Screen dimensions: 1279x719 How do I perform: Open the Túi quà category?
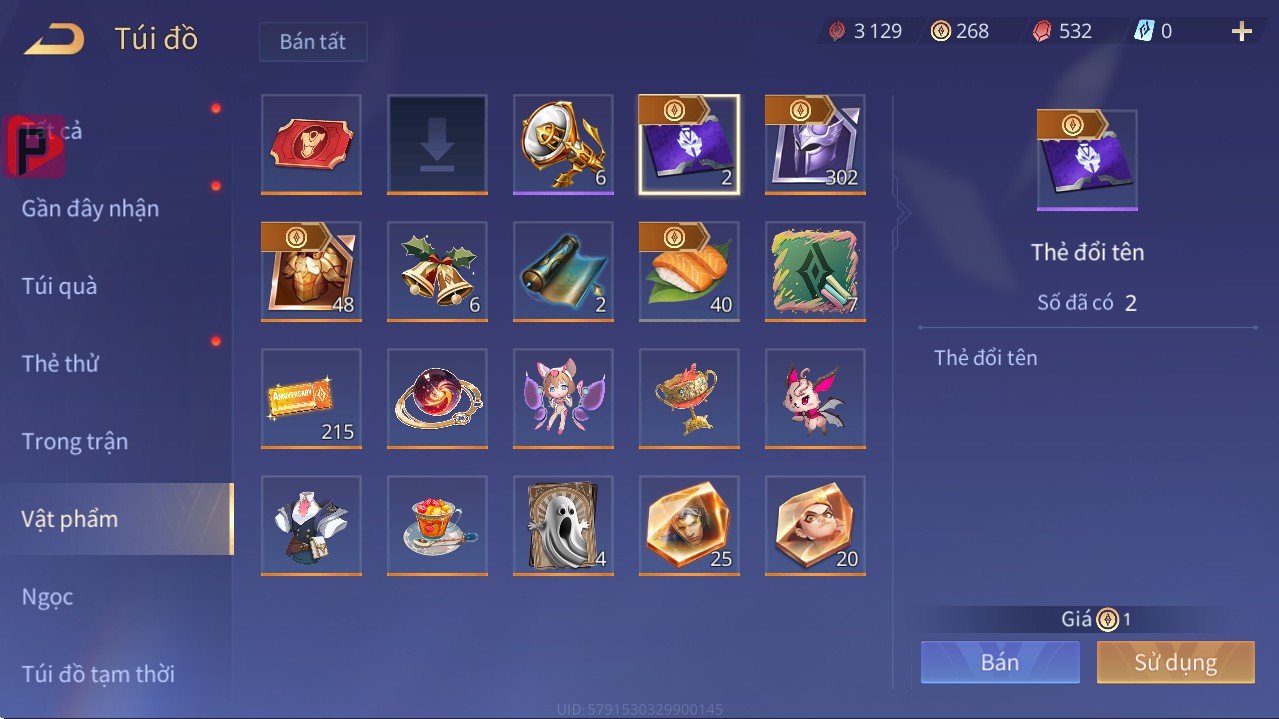(x=60, y=286)
